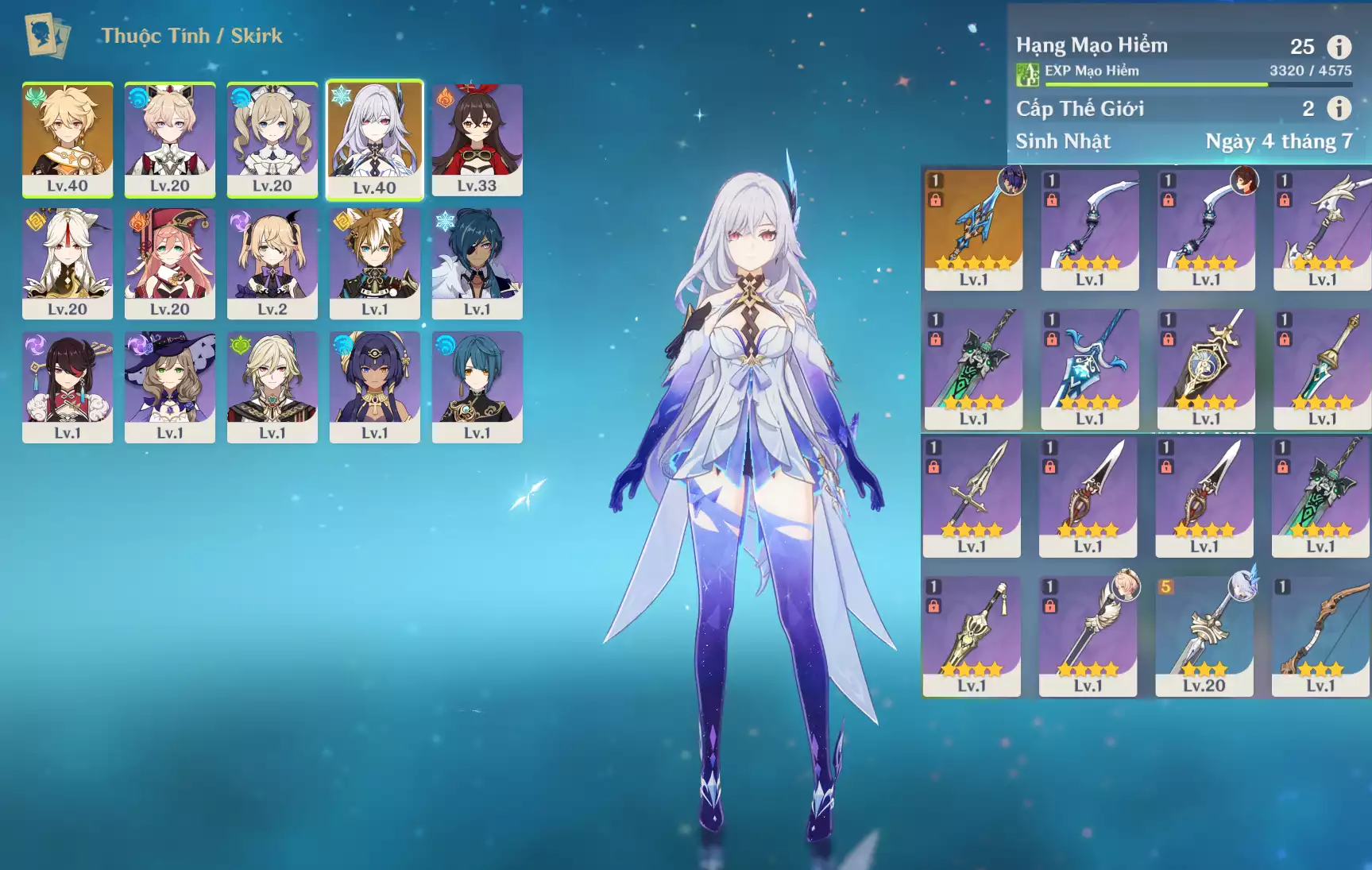The width and height of the screenshot is (1372, 870).
Task: Open the info icon beside Hạng Mạo Hiểm
Action: point(1339,47)
